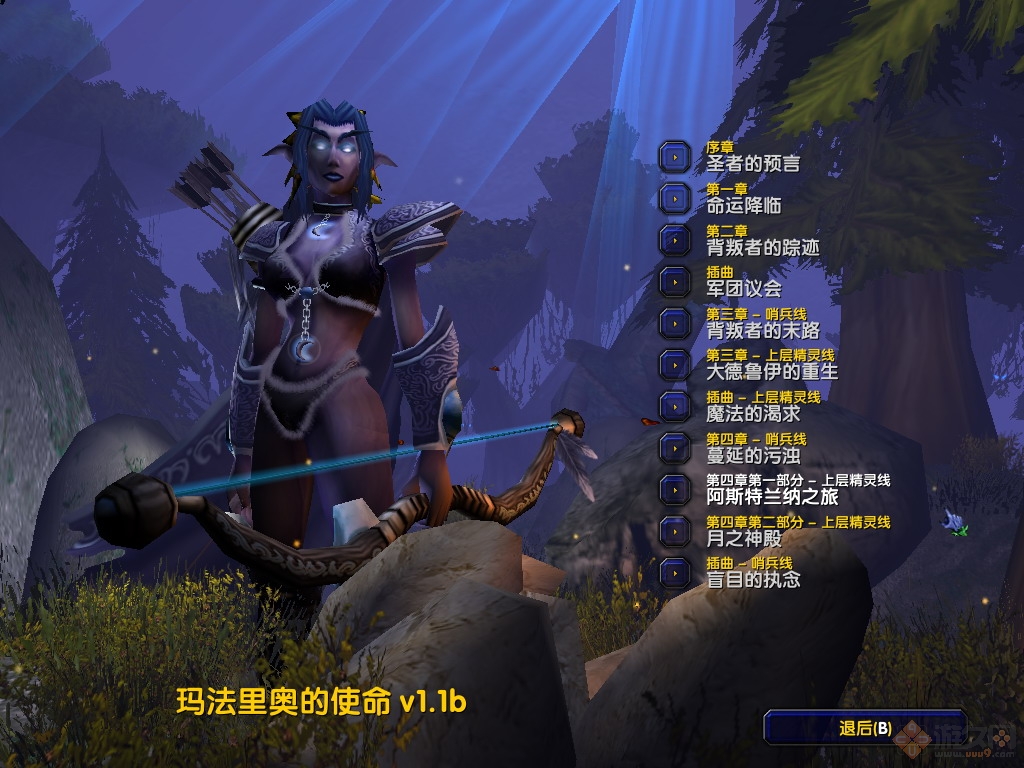Open chapter four 蔓延的污浊
The image size is (1024, 768).
click(x=676, y=448)
